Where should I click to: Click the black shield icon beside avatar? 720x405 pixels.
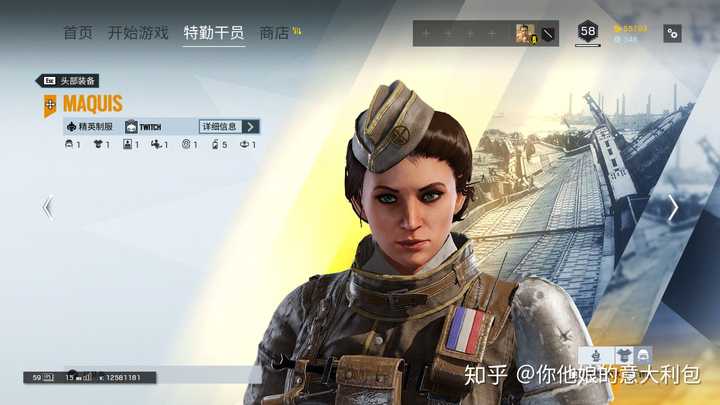pyautogui.click(x=548, y=33)
